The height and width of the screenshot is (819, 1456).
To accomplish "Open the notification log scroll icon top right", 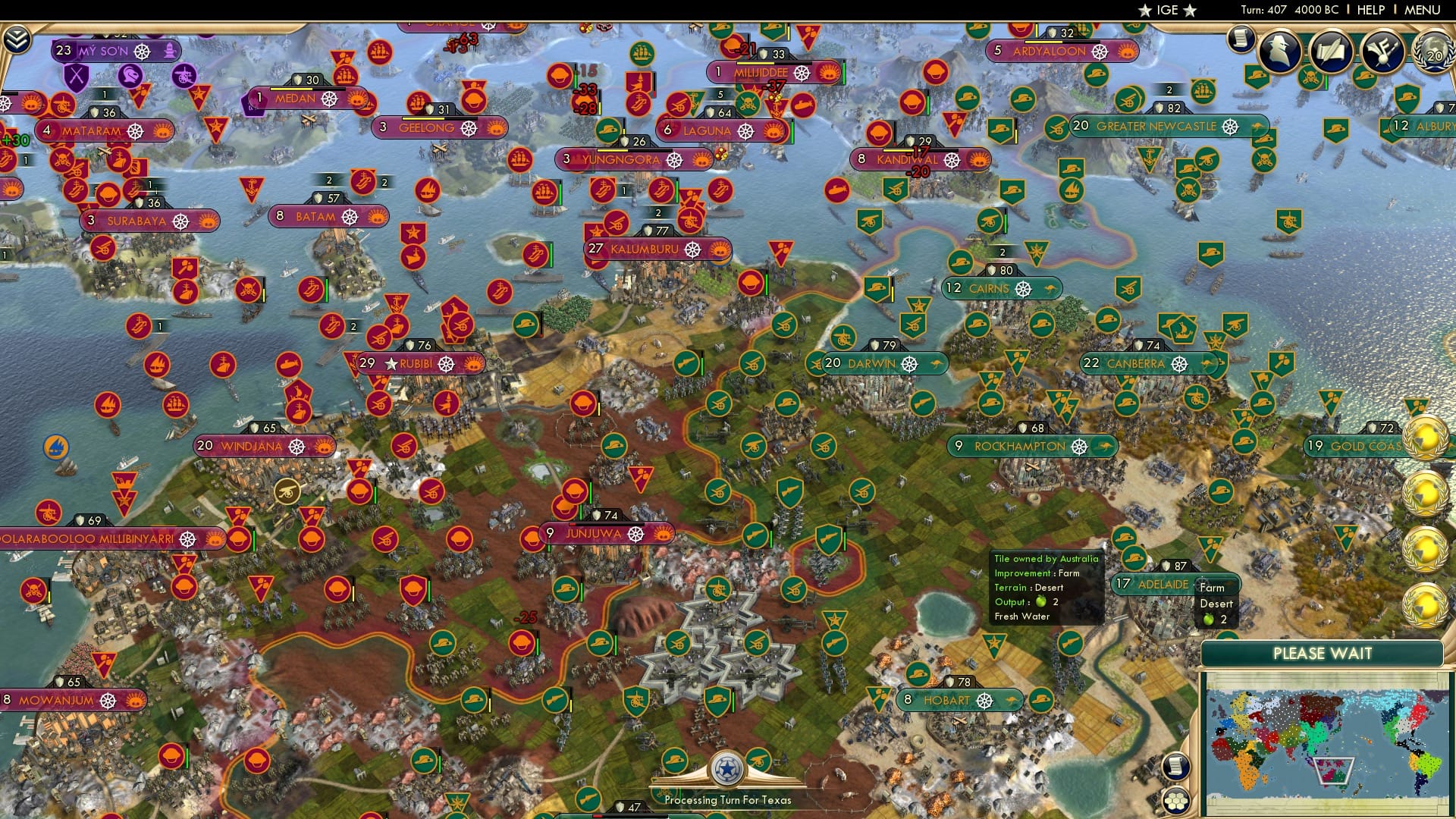I will click(x=1241, y=39).
